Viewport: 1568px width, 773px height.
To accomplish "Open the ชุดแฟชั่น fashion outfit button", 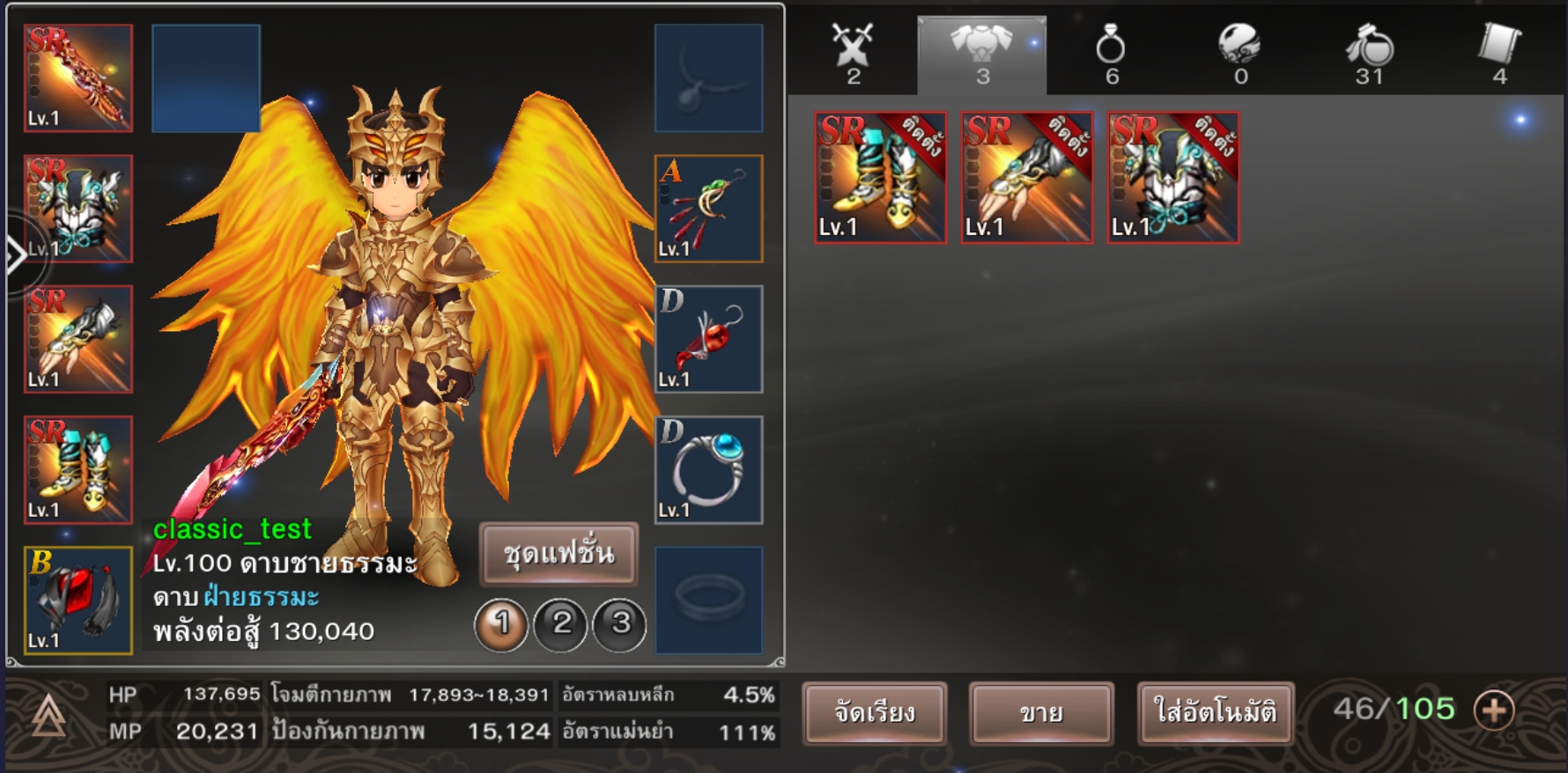I will (558, 554).
